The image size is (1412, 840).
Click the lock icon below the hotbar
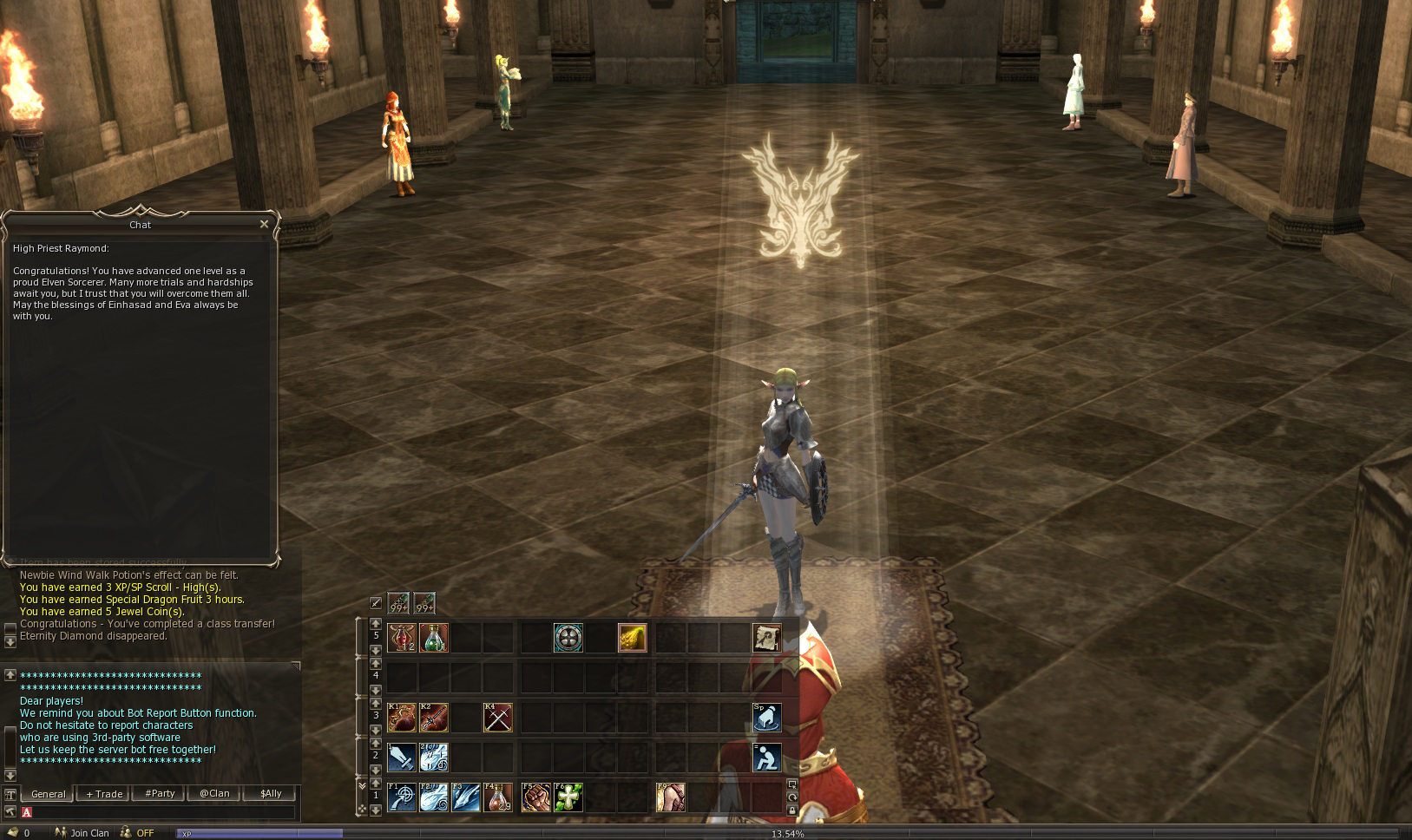(792, 809)
